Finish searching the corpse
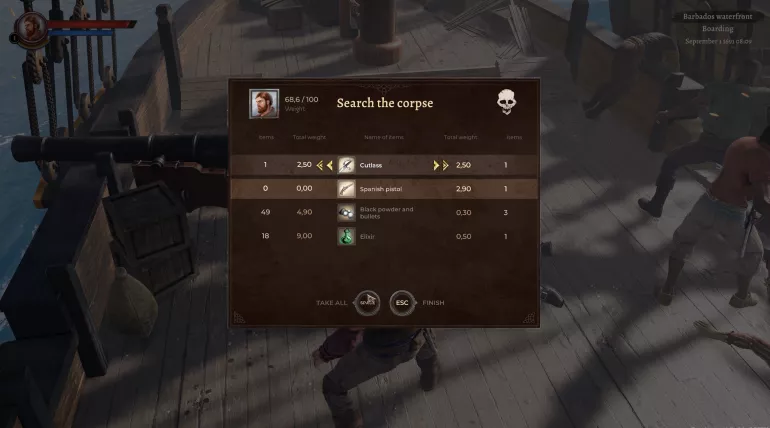 pyautogui.click(x=402, y=302)
